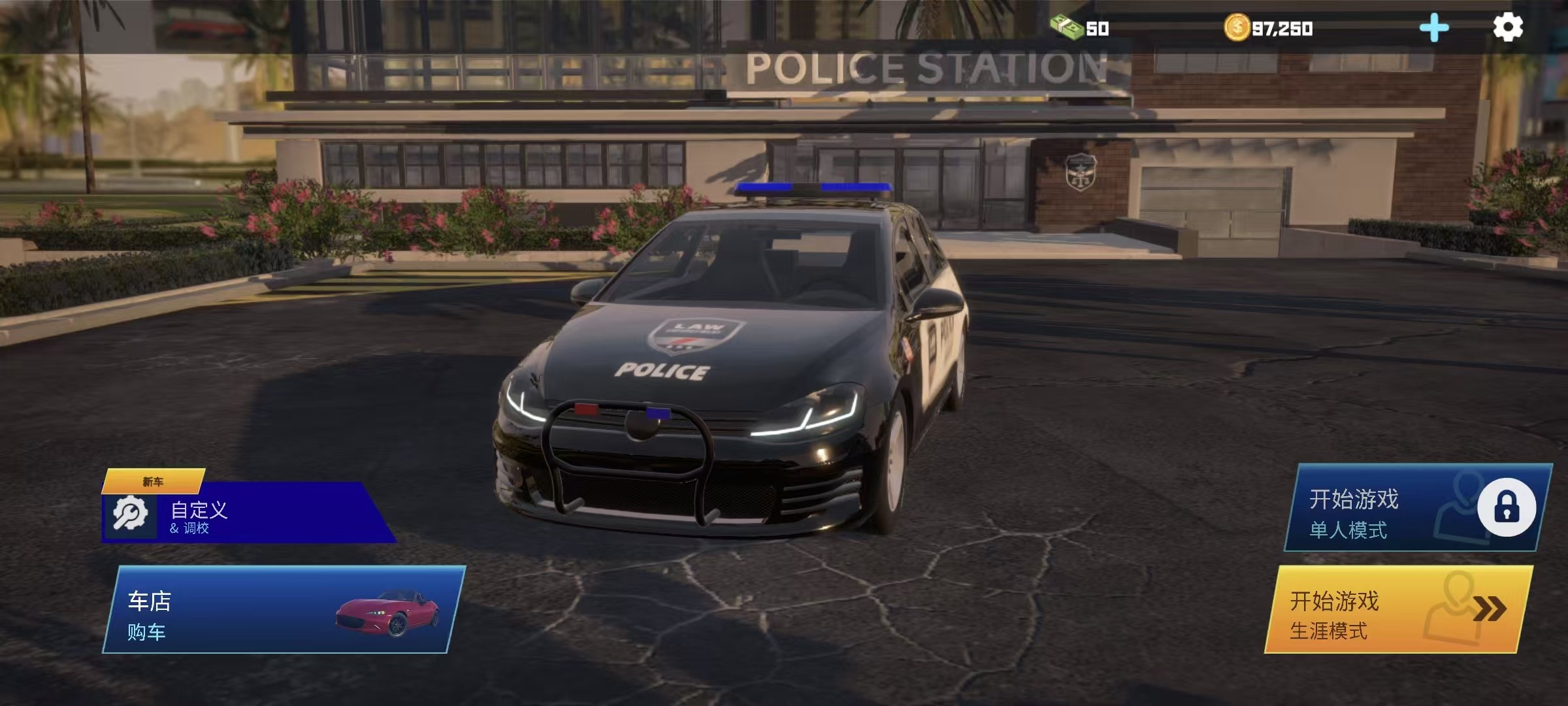This screenshot has width=1568, height=706.
Task: Tap the blue plus to add currency
Action: (x=1434, y=28)
